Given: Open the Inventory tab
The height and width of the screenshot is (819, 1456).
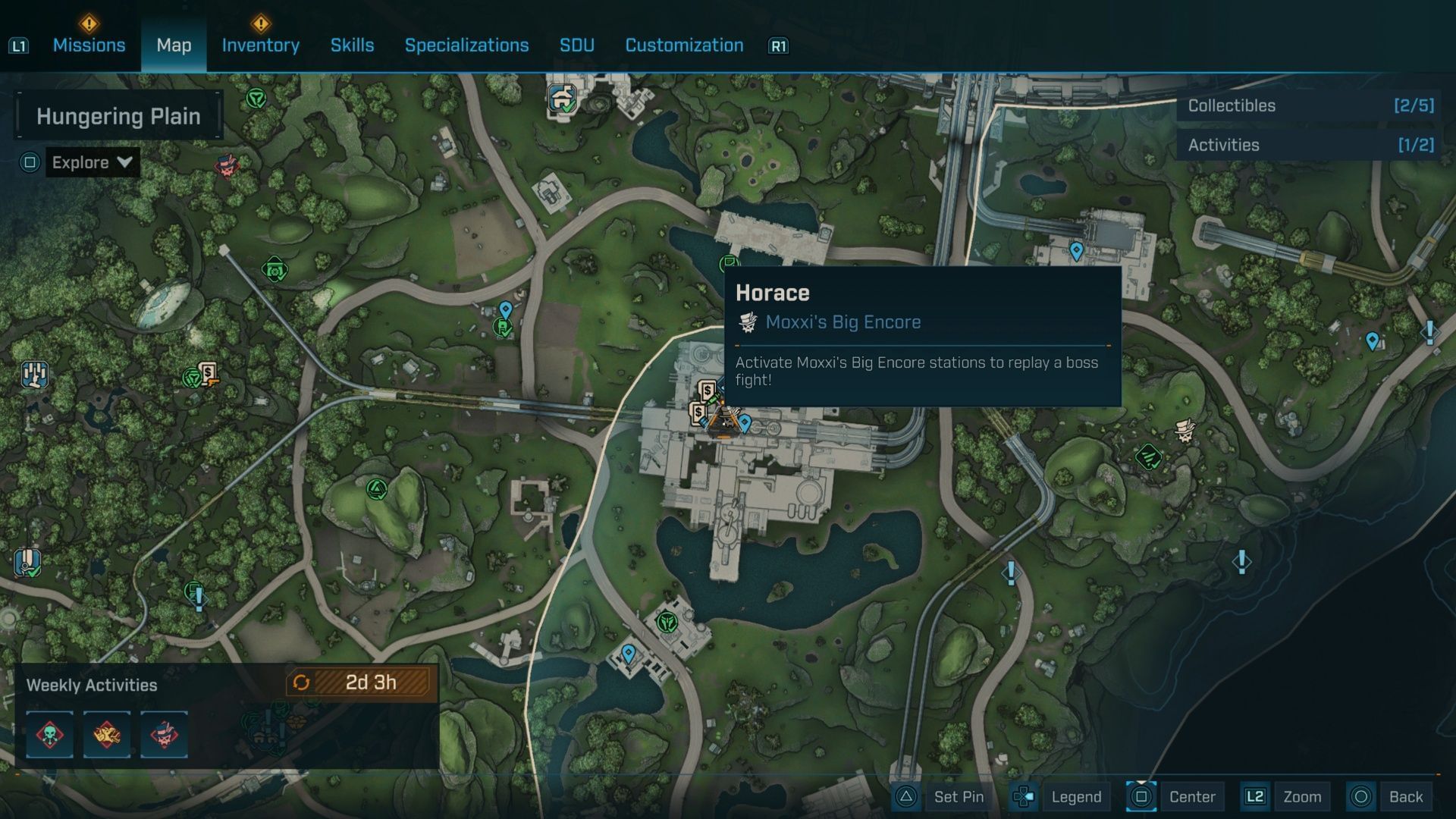Looking at the screenshot, I should [x=260, y=45].
